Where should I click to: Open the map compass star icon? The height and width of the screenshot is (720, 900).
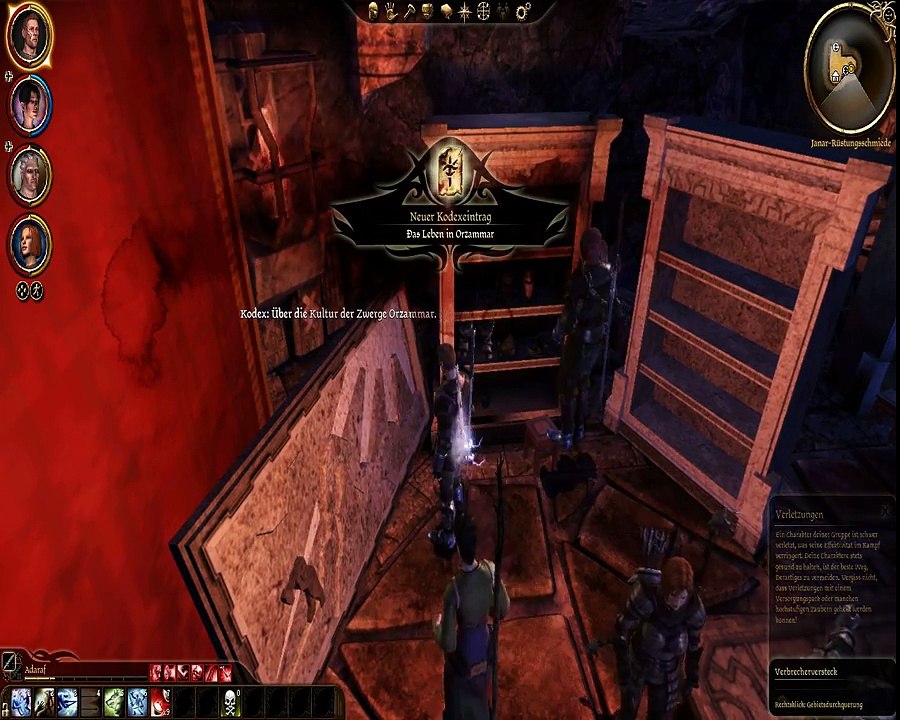[x=465, y=11]
